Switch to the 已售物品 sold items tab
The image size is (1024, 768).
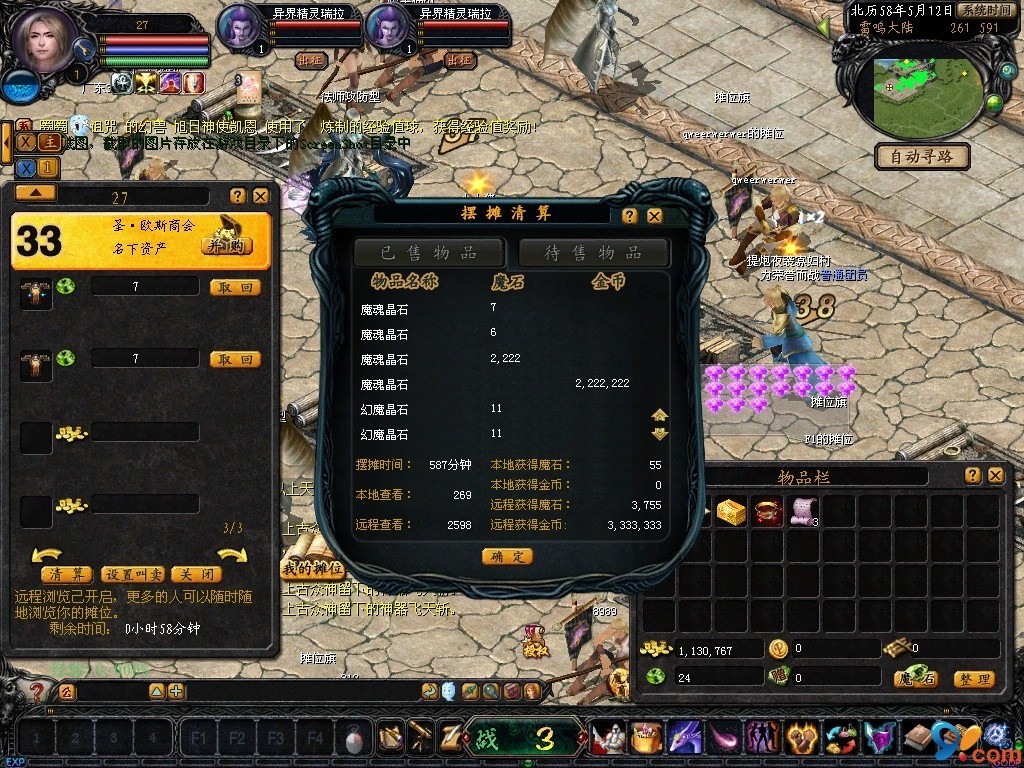pyautogui.click(x=428, y=252)
